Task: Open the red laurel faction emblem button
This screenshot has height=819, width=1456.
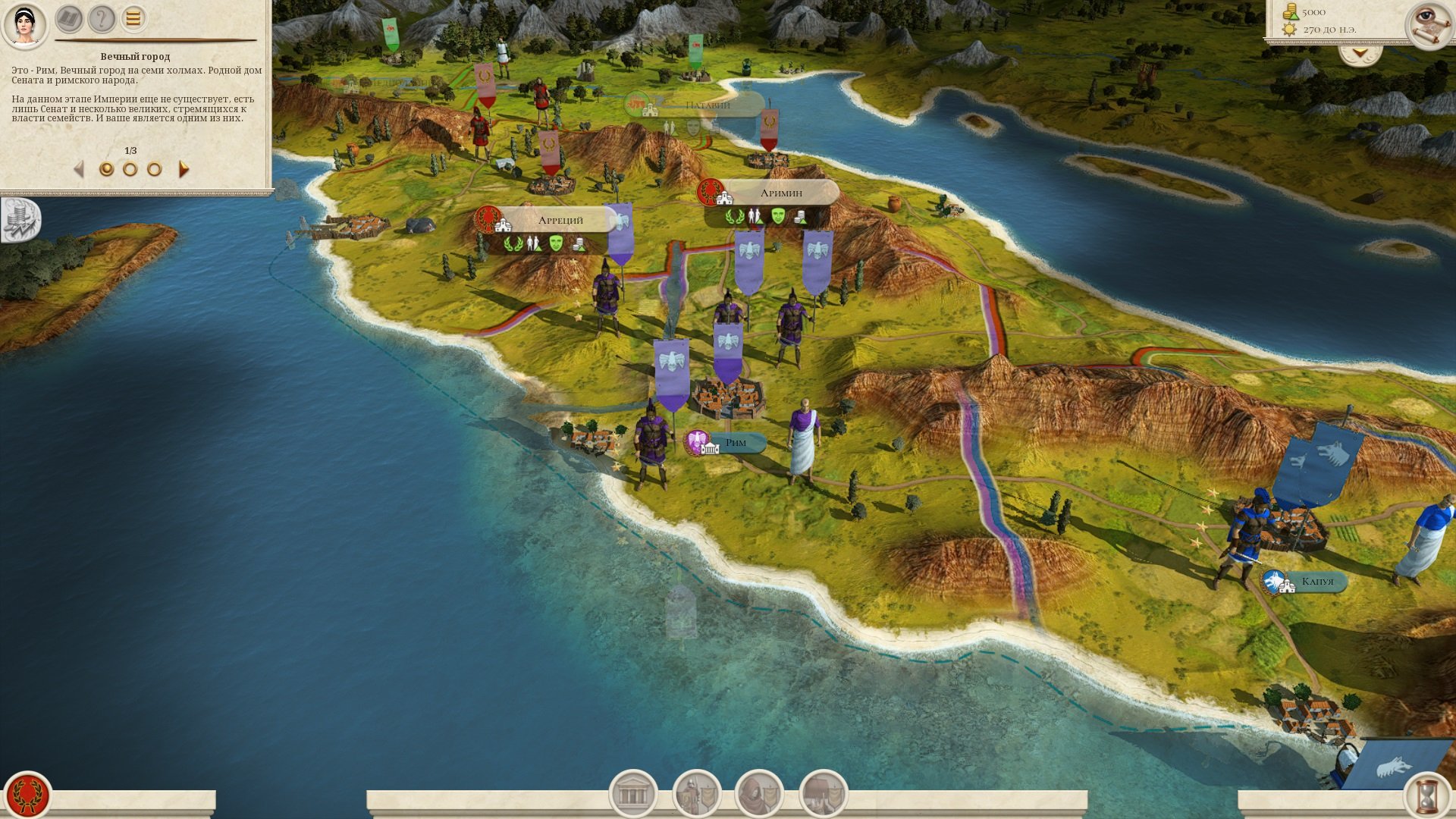Action: pos(28,795)
